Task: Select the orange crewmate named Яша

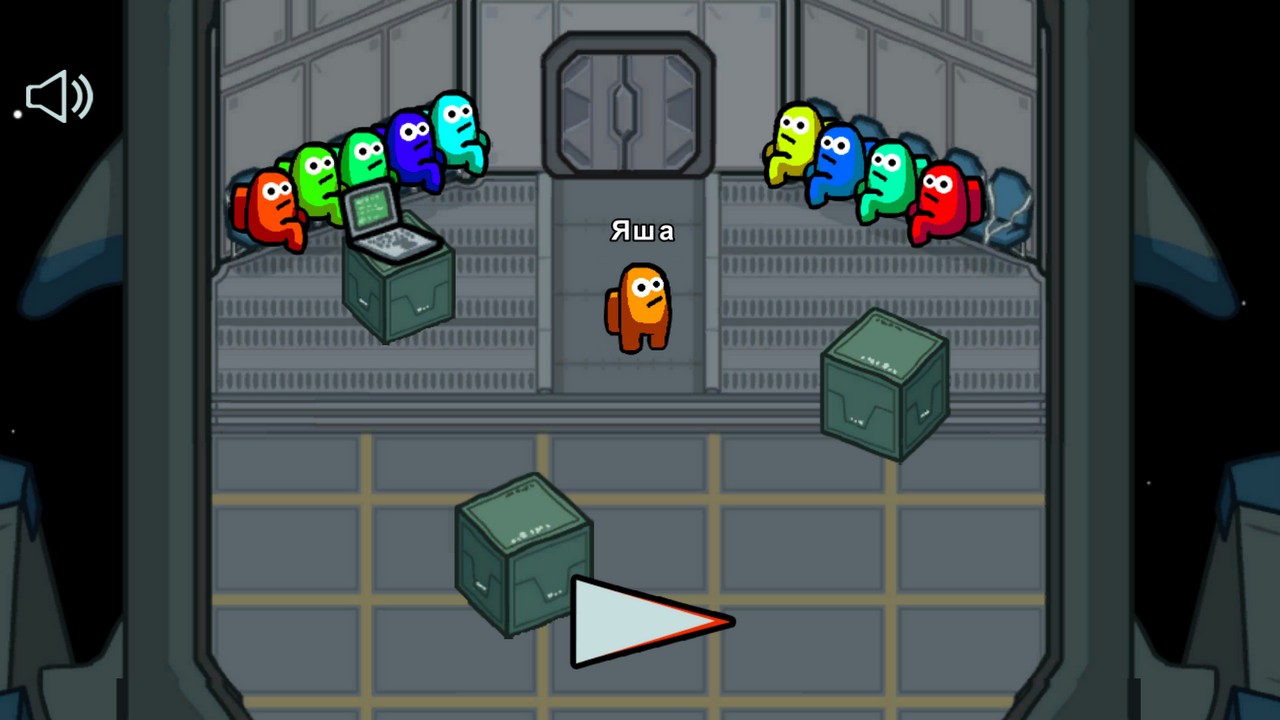Action: click(640, 305)
